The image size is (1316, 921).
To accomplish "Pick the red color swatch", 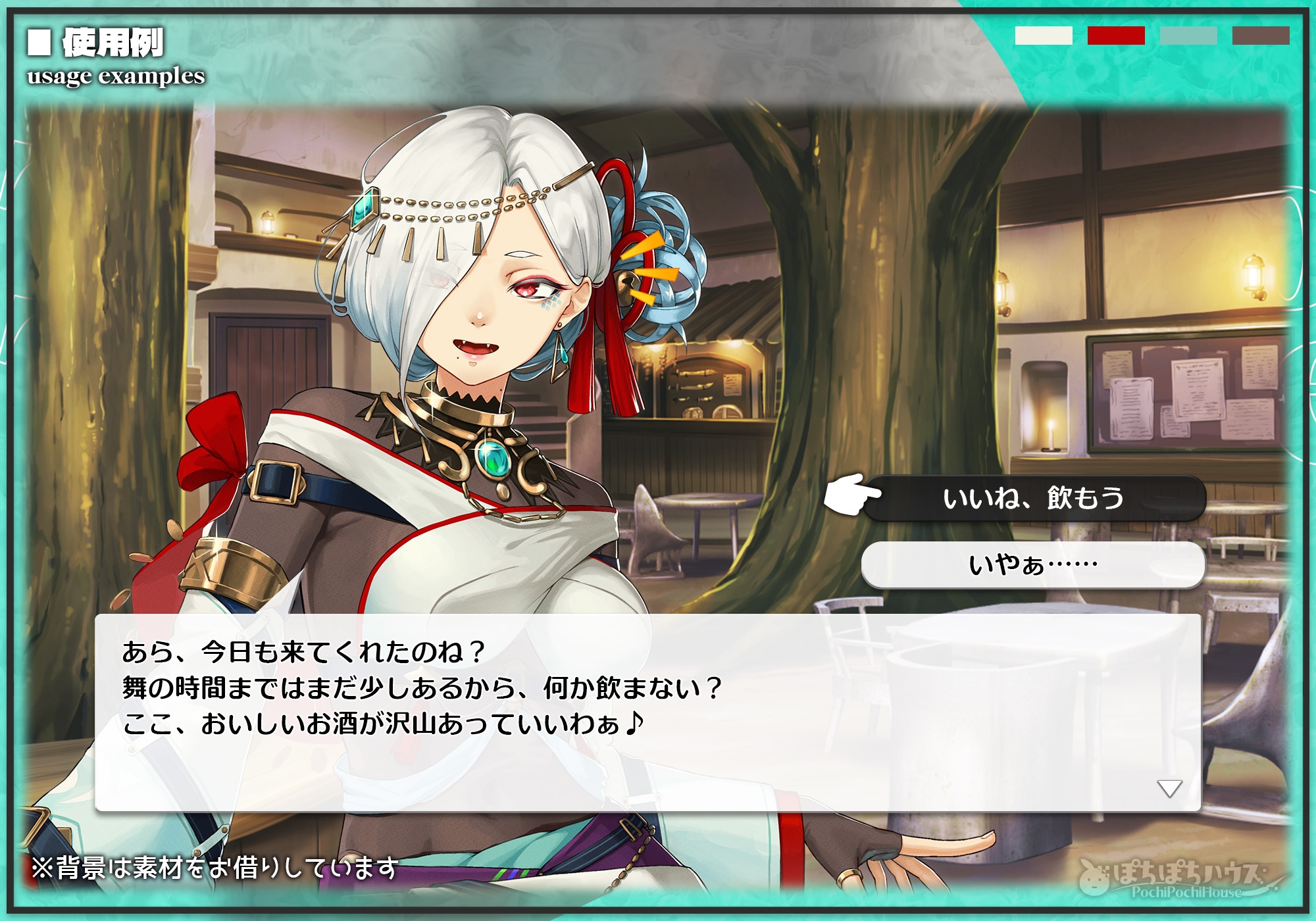I will coord(1116,36).
